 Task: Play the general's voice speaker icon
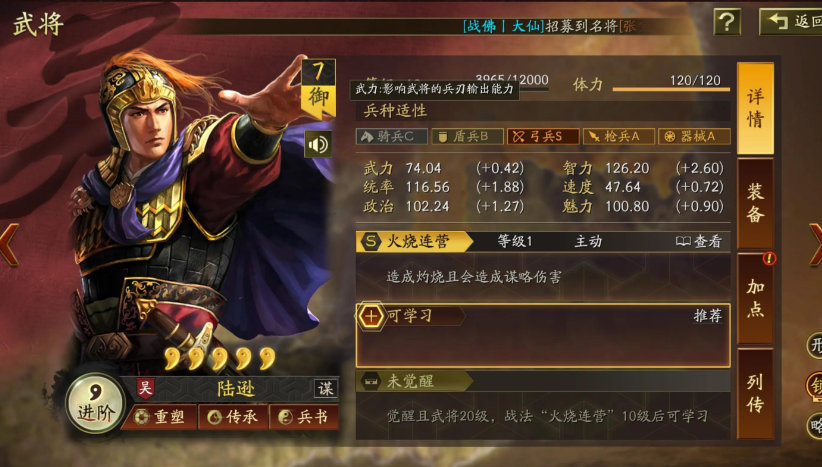pos(318,144)
